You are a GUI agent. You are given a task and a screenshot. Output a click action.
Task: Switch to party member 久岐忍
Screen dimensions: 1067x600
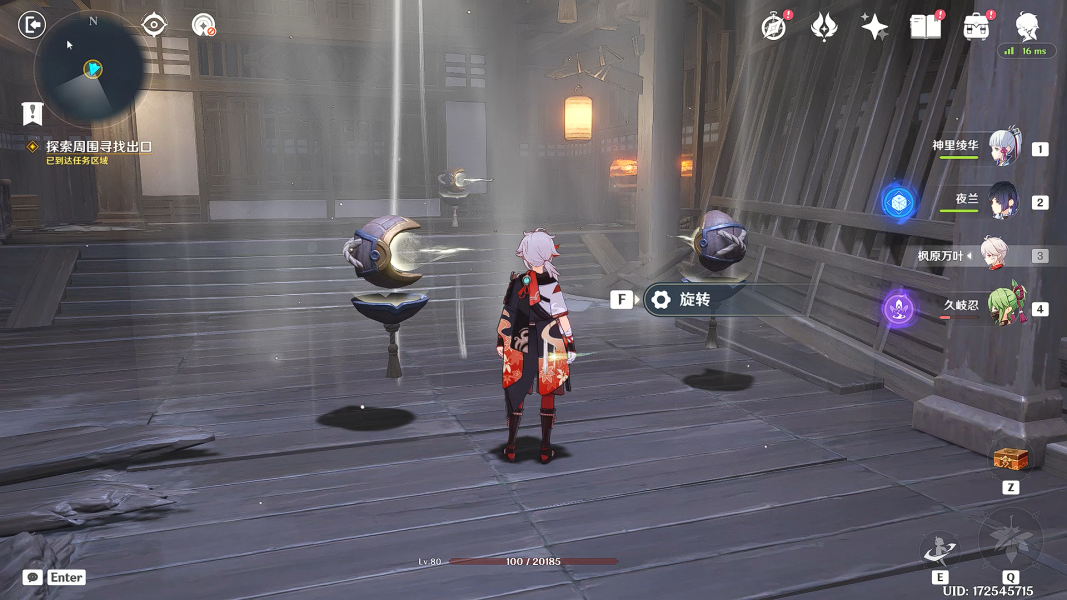1003,307
